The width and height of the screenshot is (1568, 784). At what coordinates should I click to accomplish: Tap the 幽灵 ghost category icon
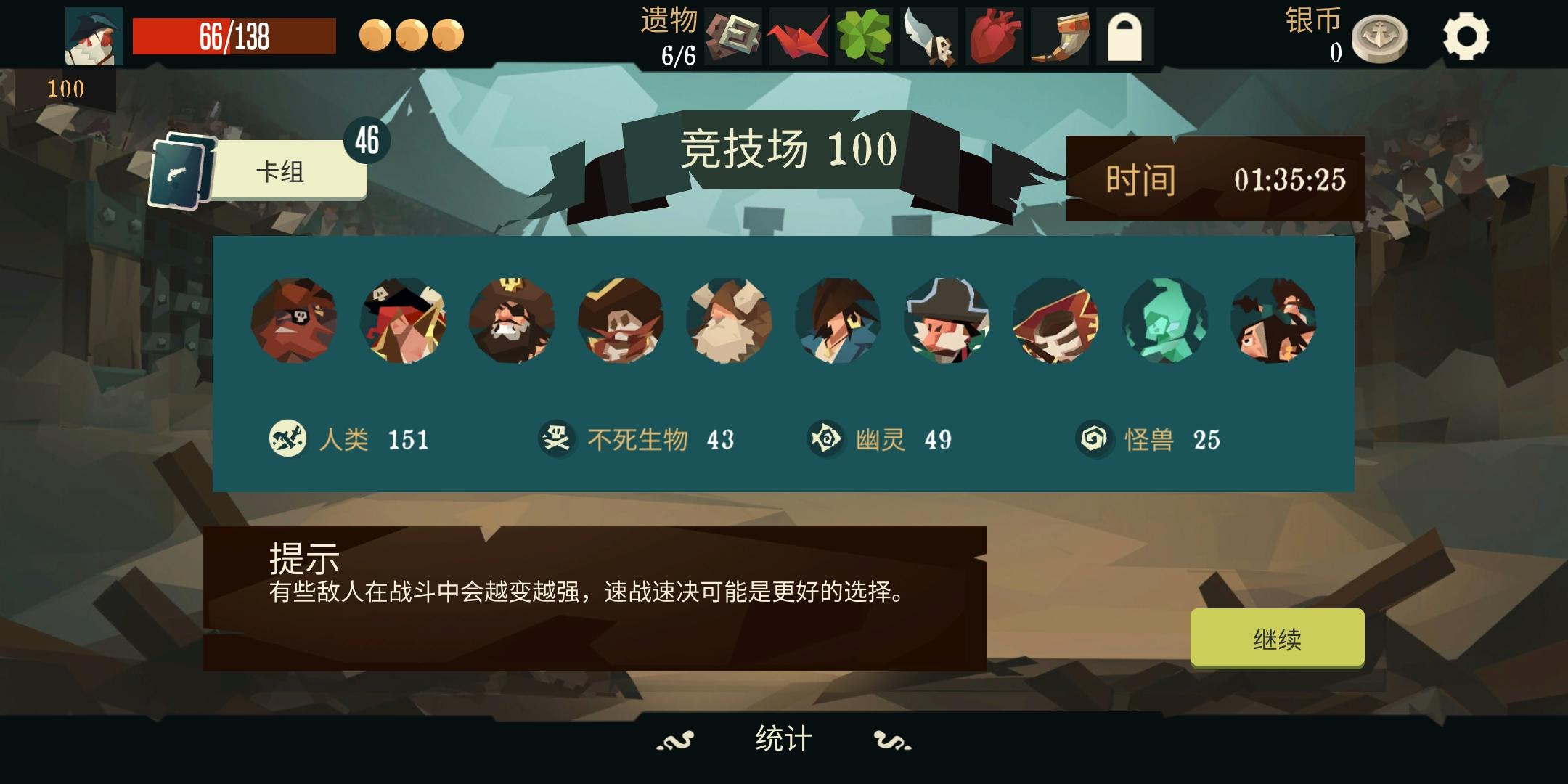coord(825,438)
